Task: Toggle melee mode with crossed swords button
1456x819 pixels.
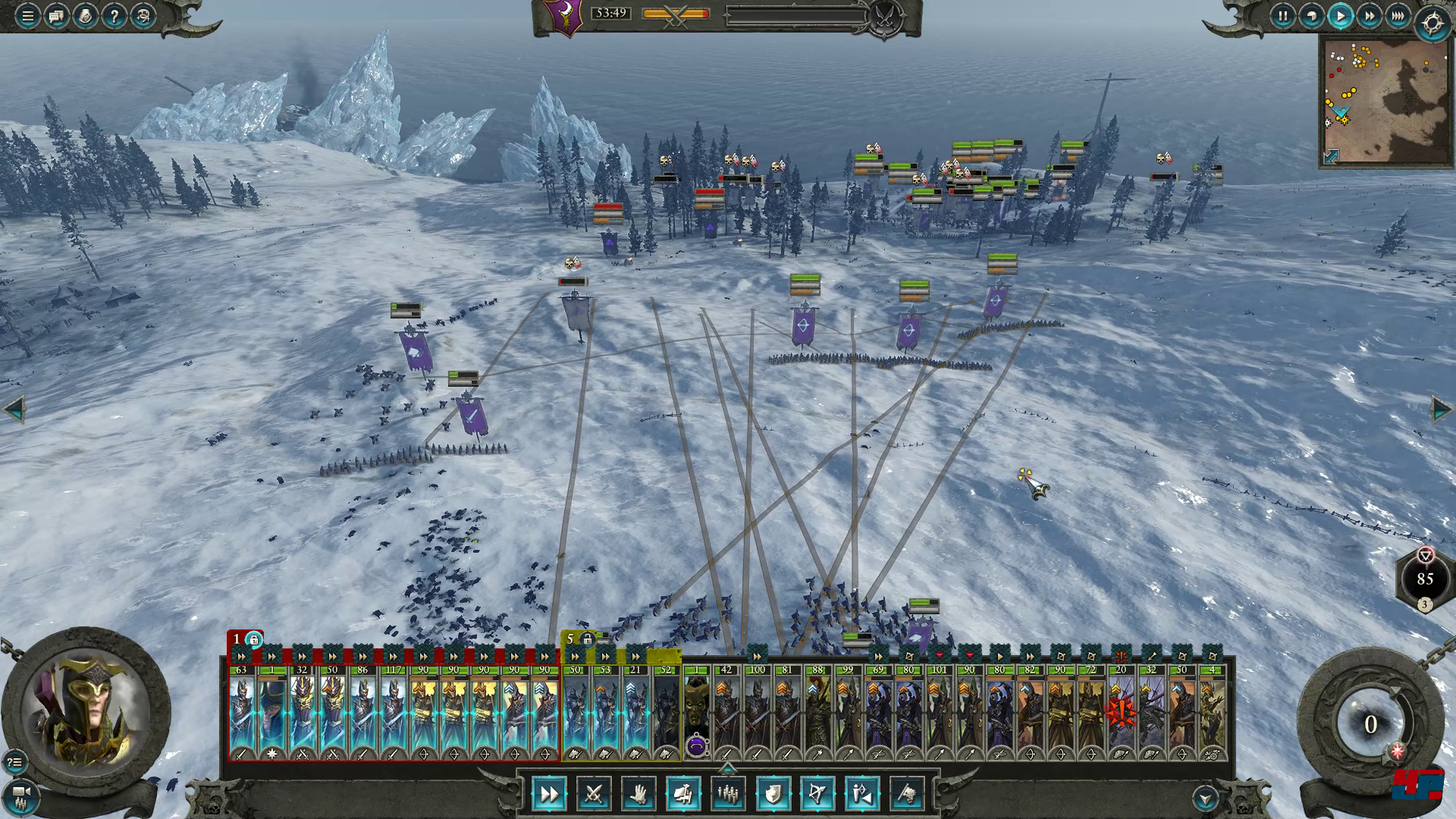Action: click(x=594, y=794)
